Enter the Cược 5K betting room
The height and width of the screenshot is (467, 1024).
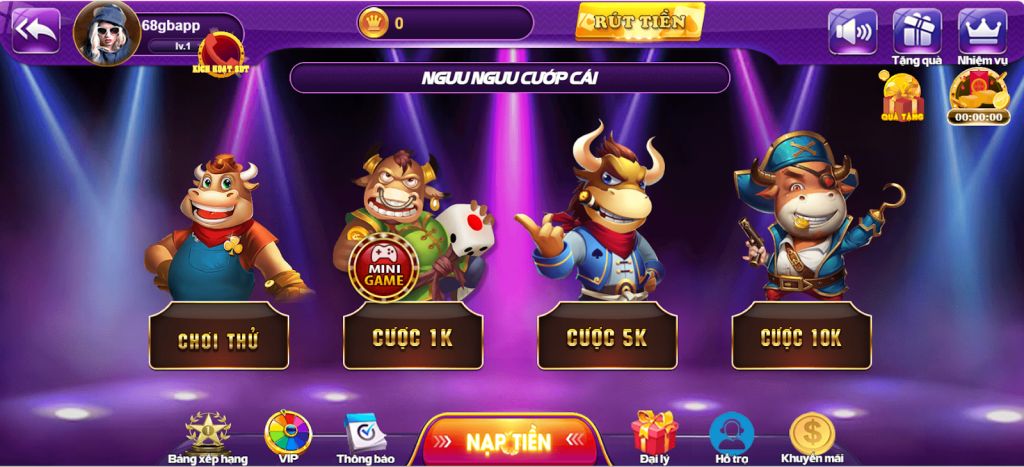tap(607, 338)
